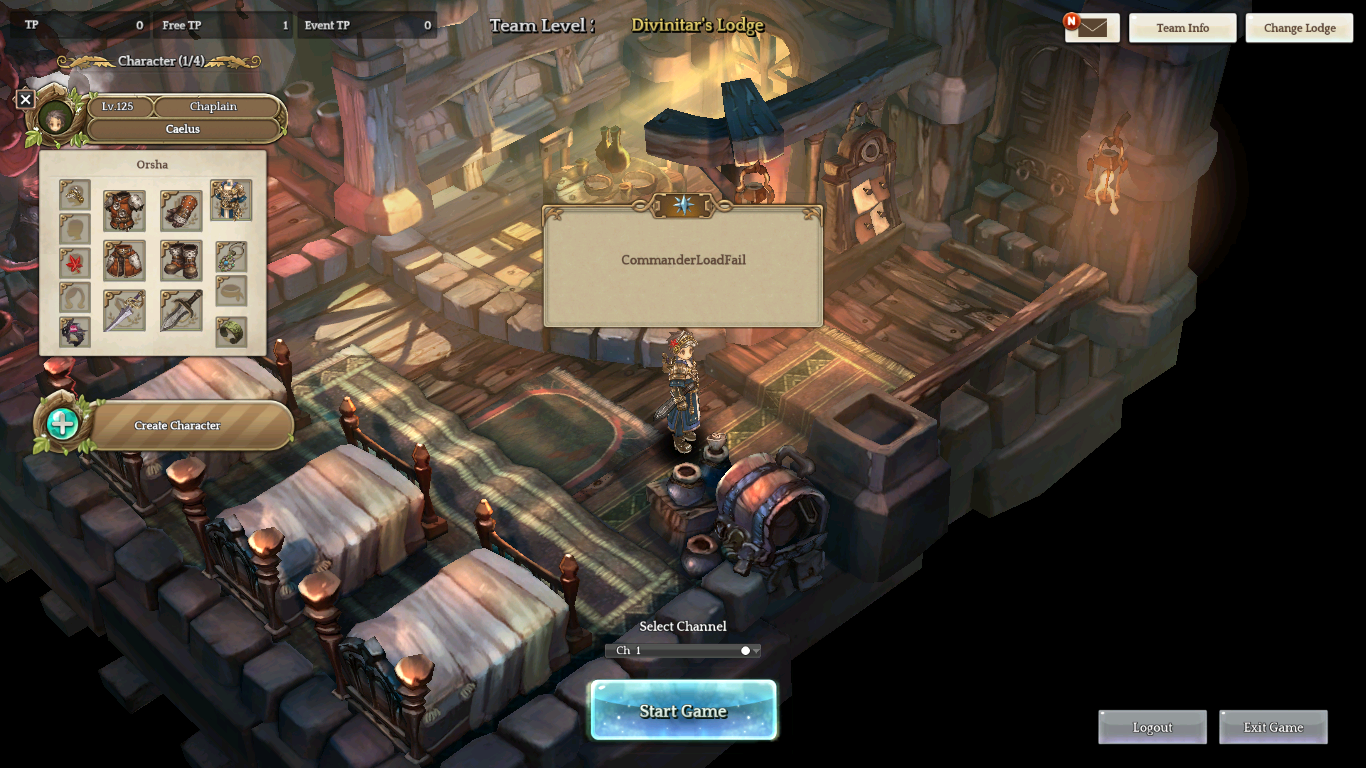Open the Select Channel dropdown
Screen dimensions: 1366x768
click(x=683, y=650)
